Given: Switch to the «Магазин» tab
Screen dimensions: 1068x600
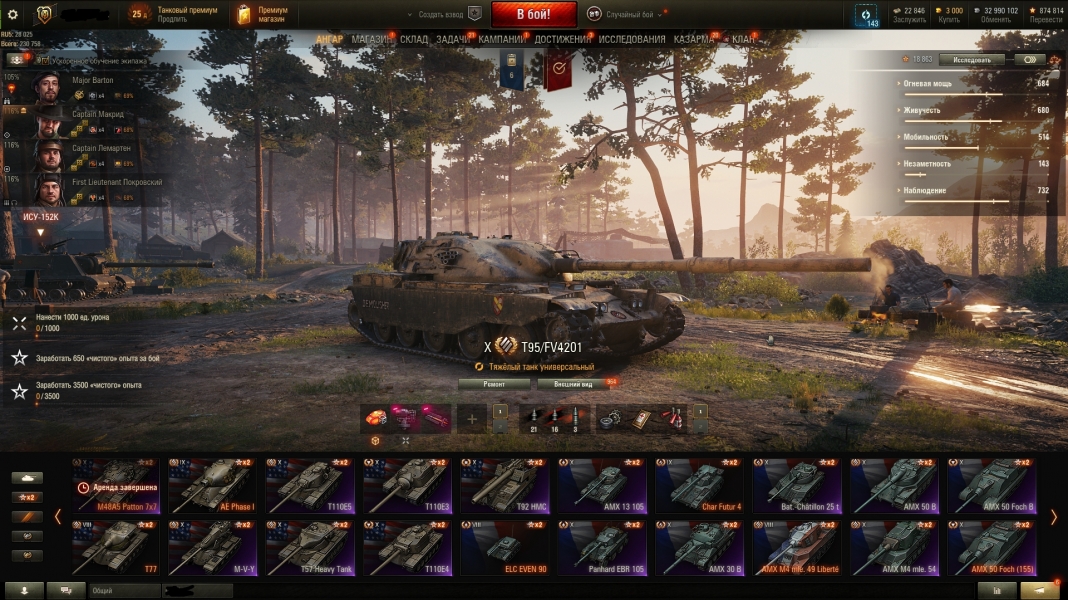Looking at the screenshot, I should (371, 39).
